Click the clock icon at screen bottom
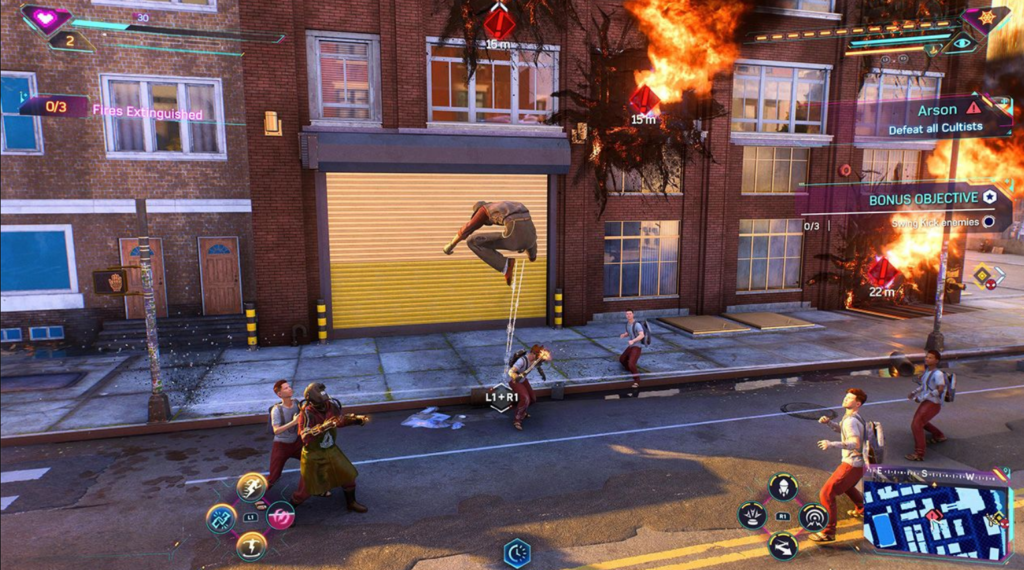Screen dimensions: 1024x570 [517, 552]
